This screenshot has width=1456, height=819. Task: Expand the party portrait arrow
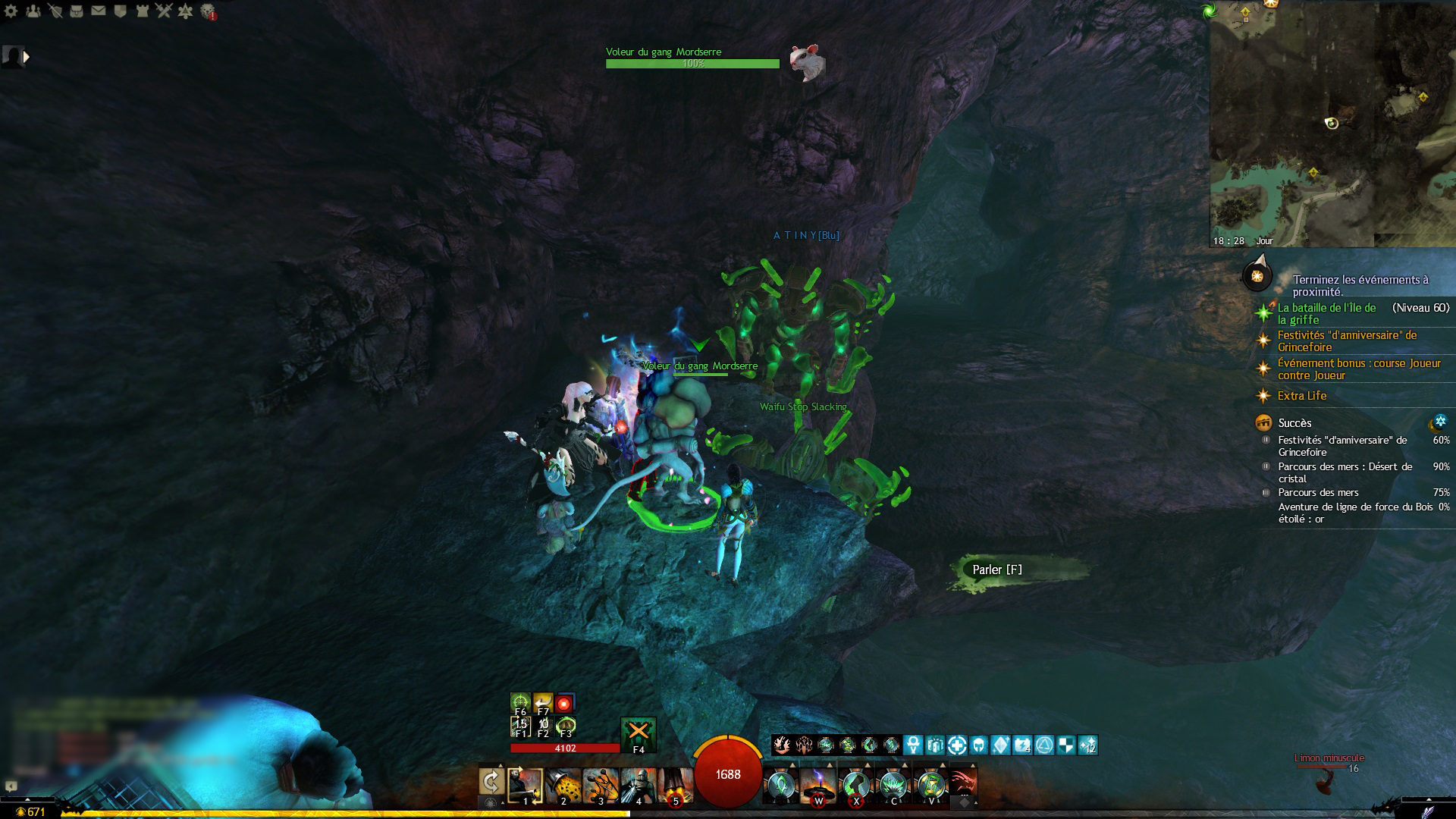point(27,56)
